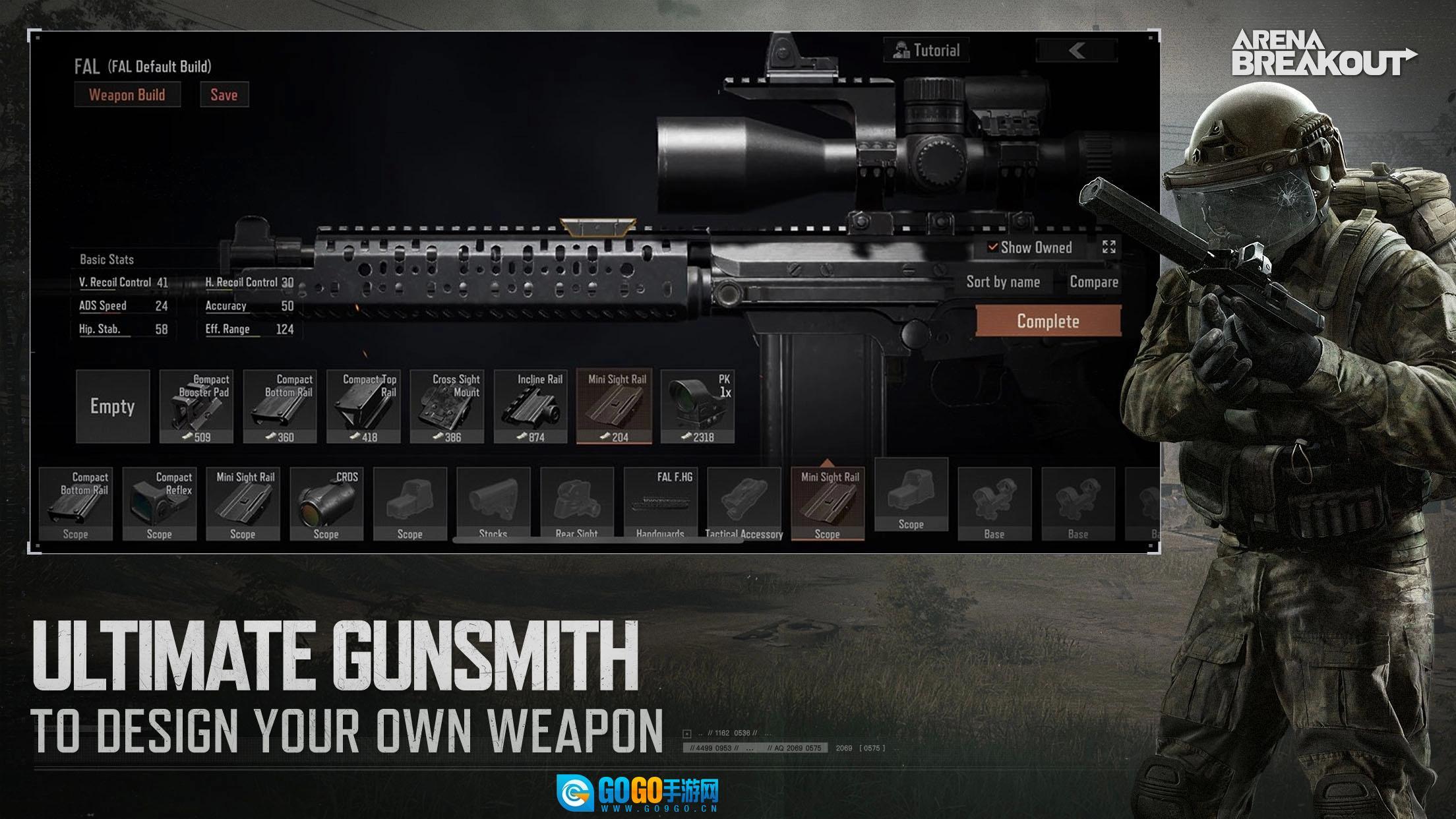The height and width of the screenshot is (819, 1456).
Task: Expand the weapon view to fullscreen
Action: [x=1109, y=247]
